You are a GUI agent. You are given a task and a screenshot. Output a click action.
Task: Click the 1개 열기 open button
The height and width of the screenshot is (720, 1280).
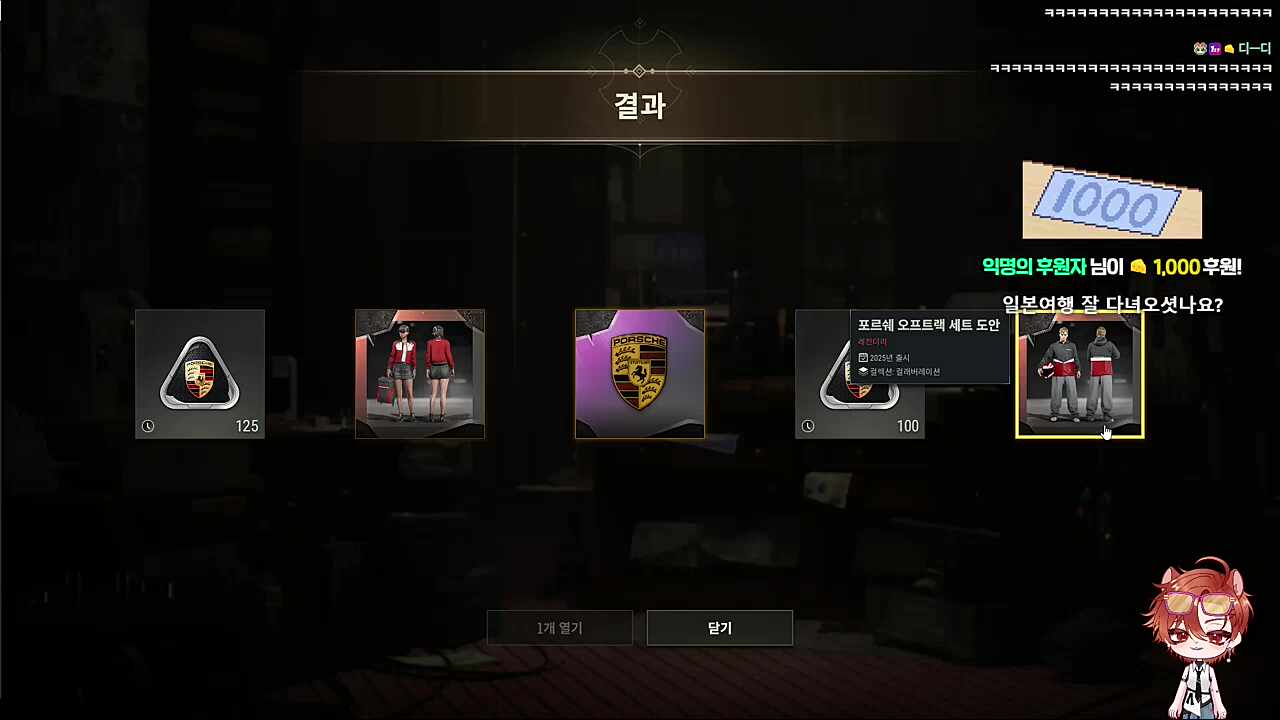pos(559,627)
